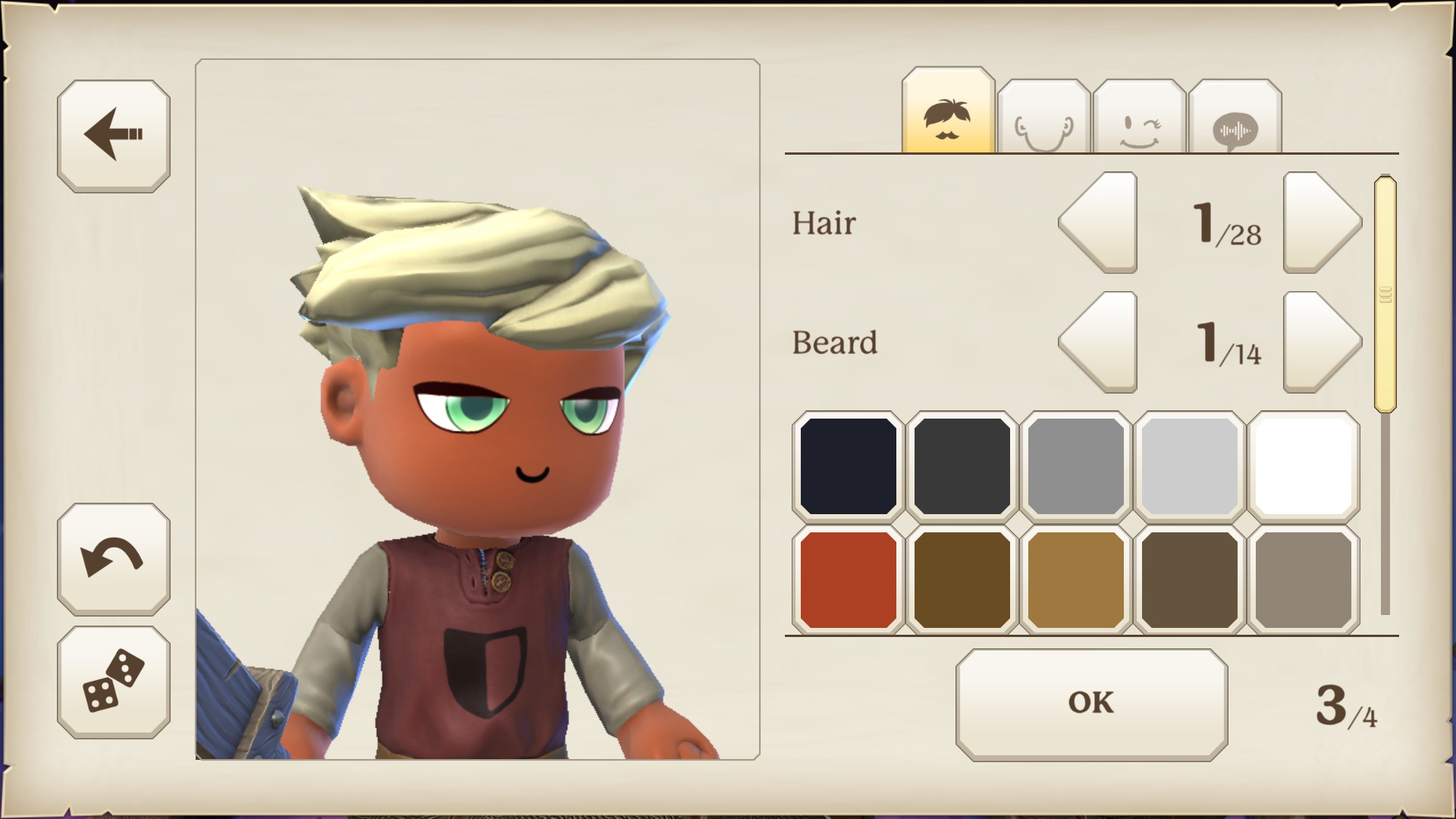Go back with the arrow button

click(114, 136)
